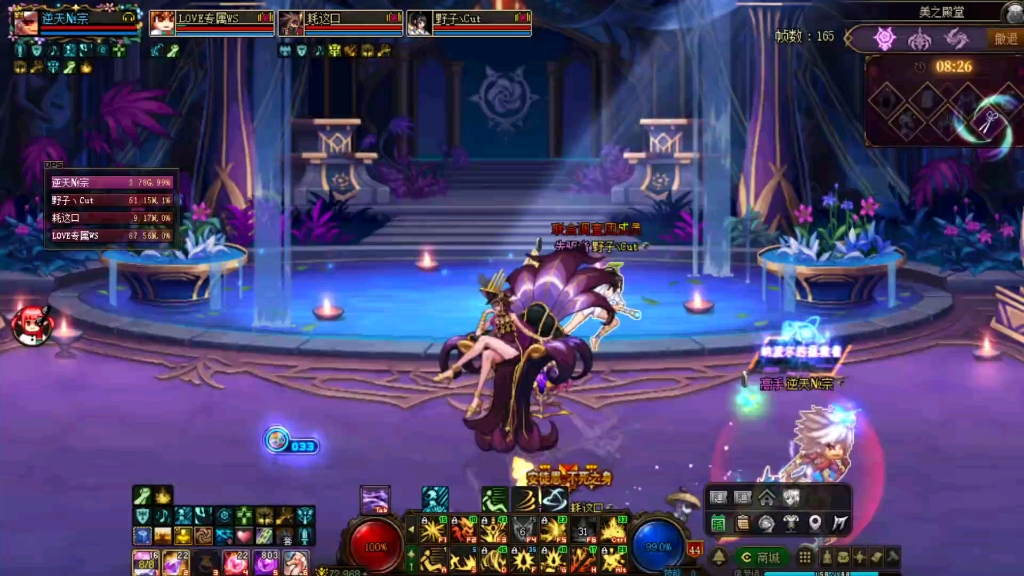This screenshot has width=1024, height=576.
Task: Click the red-haired chibi avatar icon
Action: tap(30, 326)
